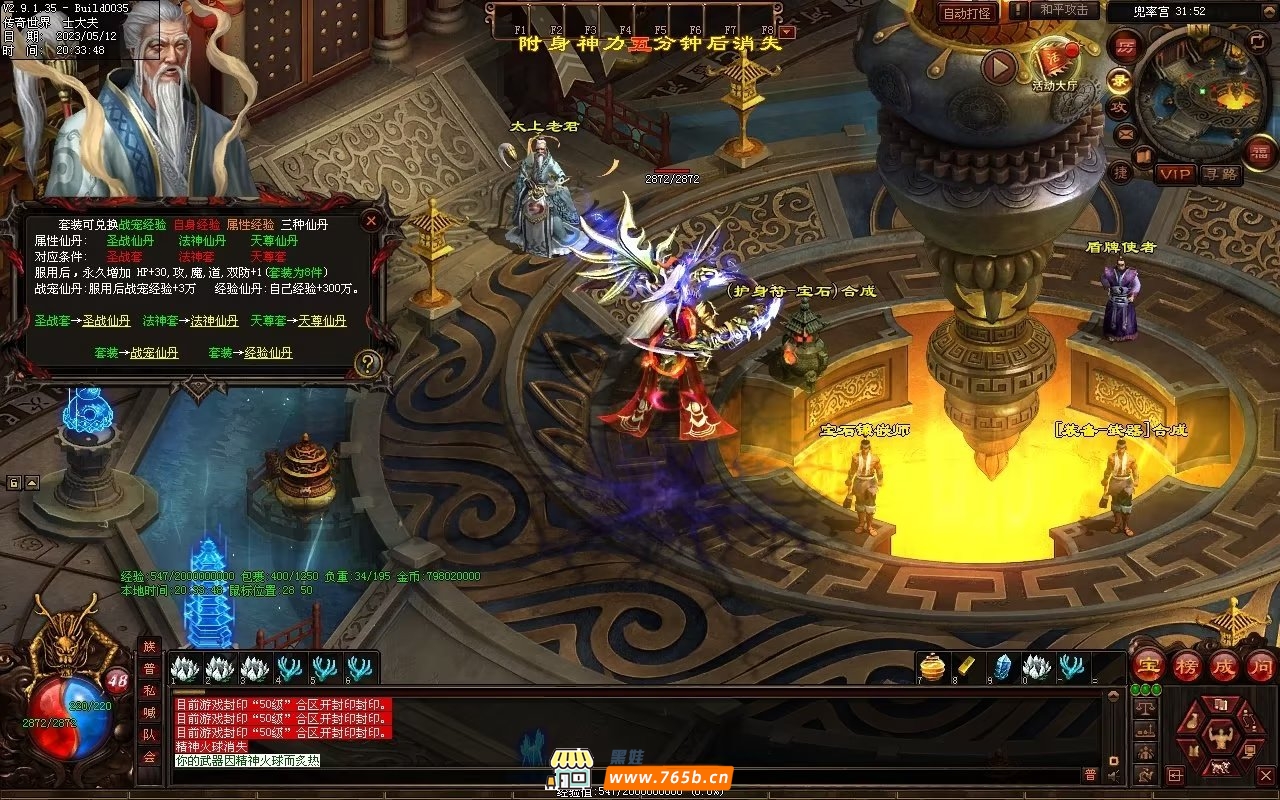The height and width of the screenshot is (800, 1280).
Task: Toggle 自动打怪 auto-fight button
Action: tap(967, 13)
